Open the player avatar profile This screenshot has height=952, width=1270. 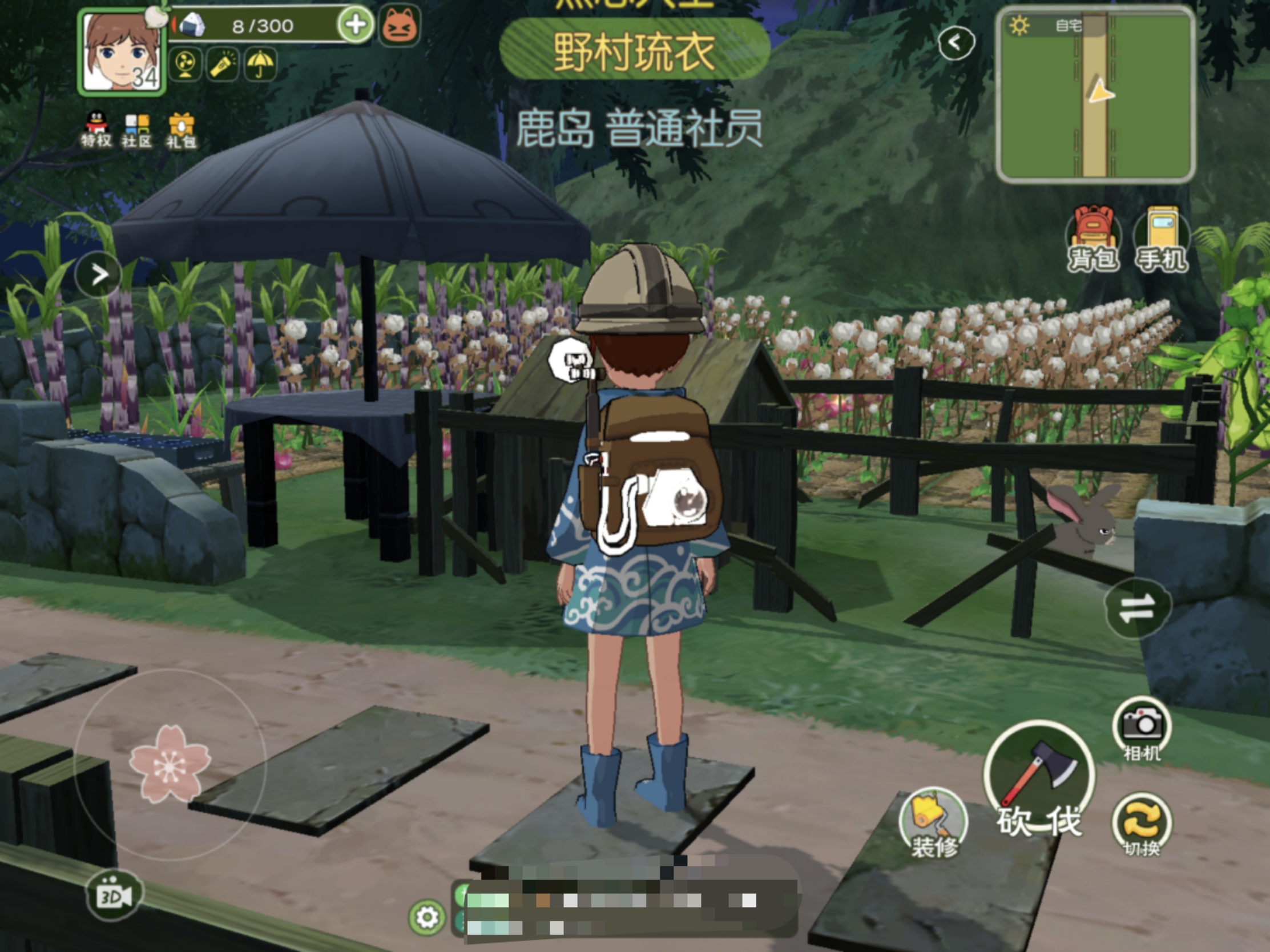121,52
